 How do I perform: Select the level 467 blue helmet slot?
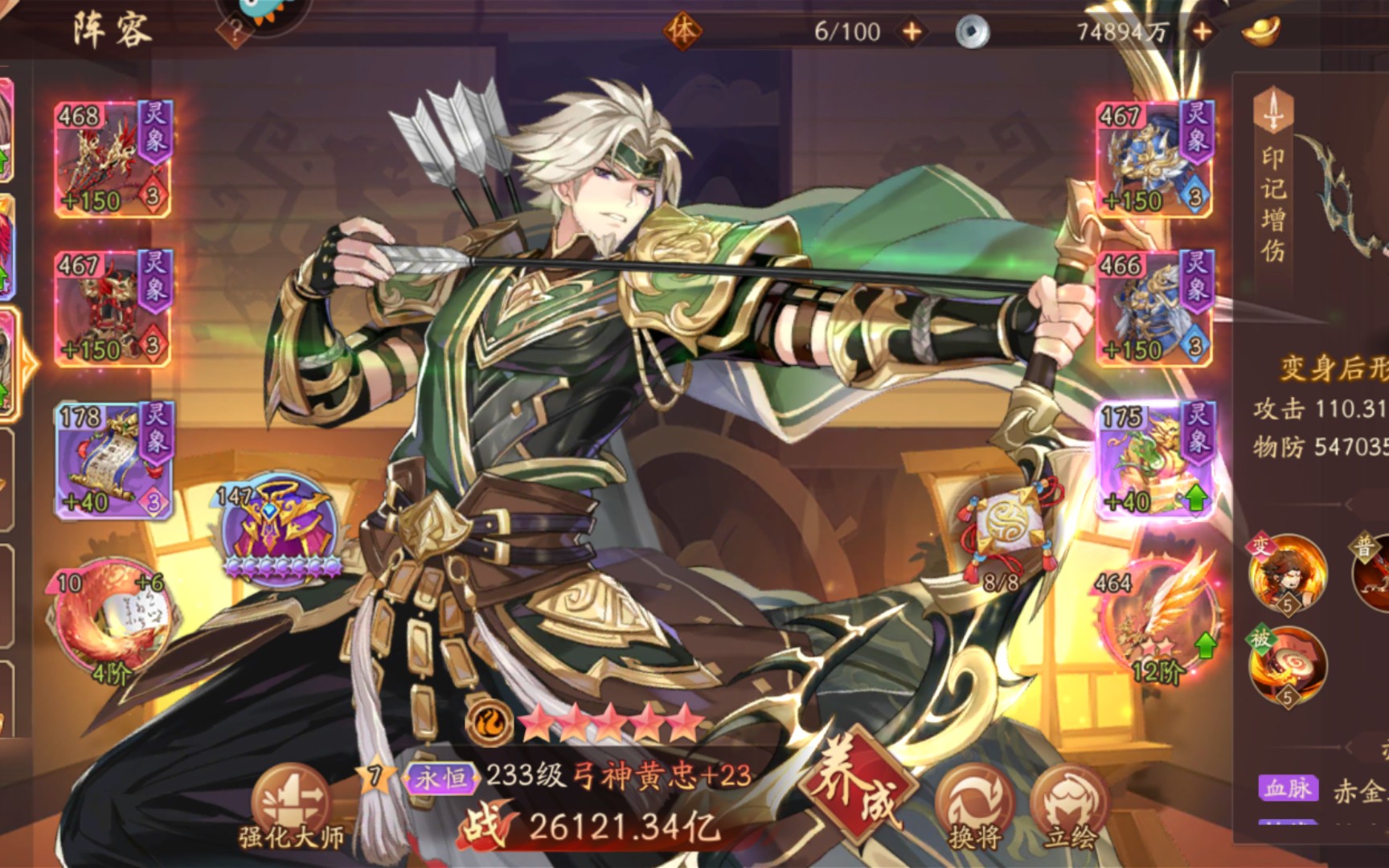pos(1154,159)
